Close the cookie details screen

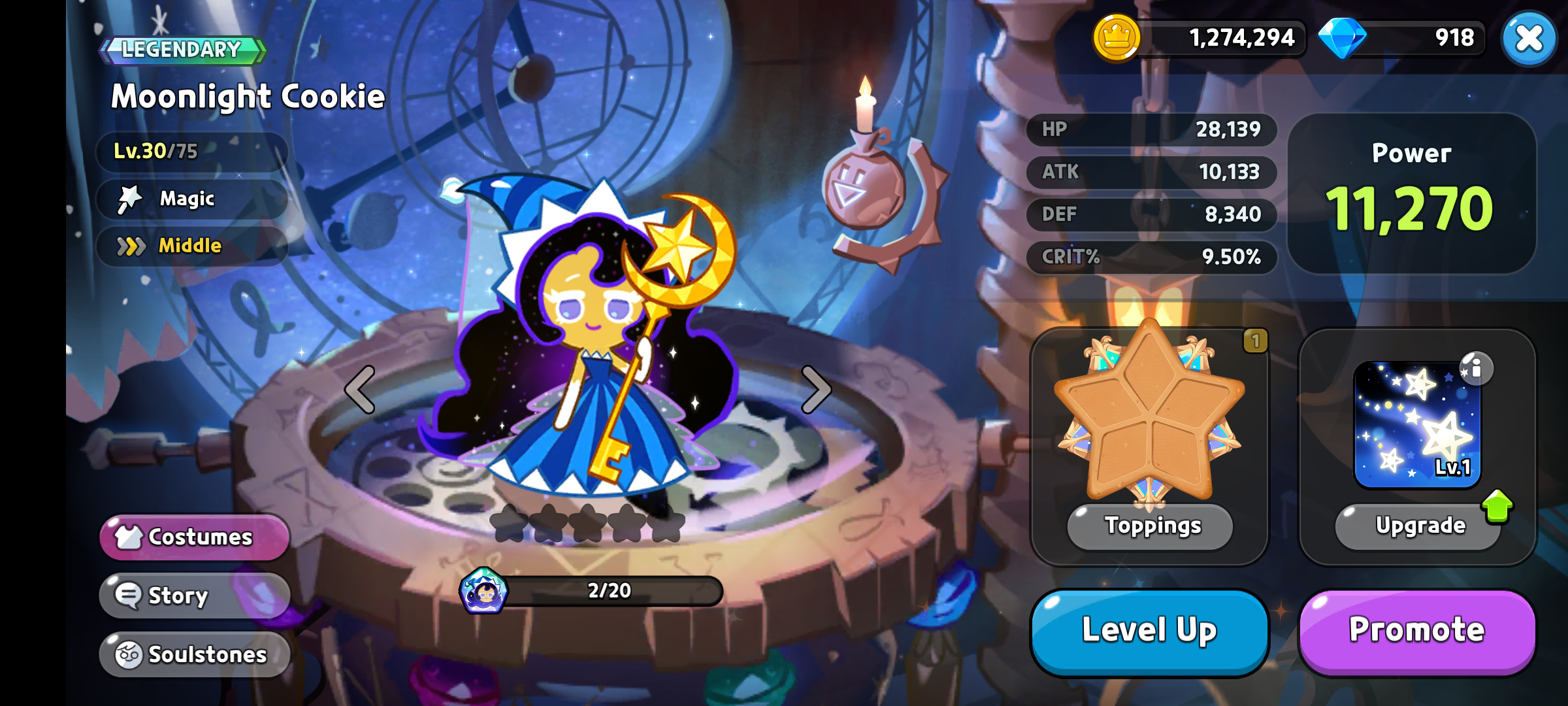pos(1529,39)
